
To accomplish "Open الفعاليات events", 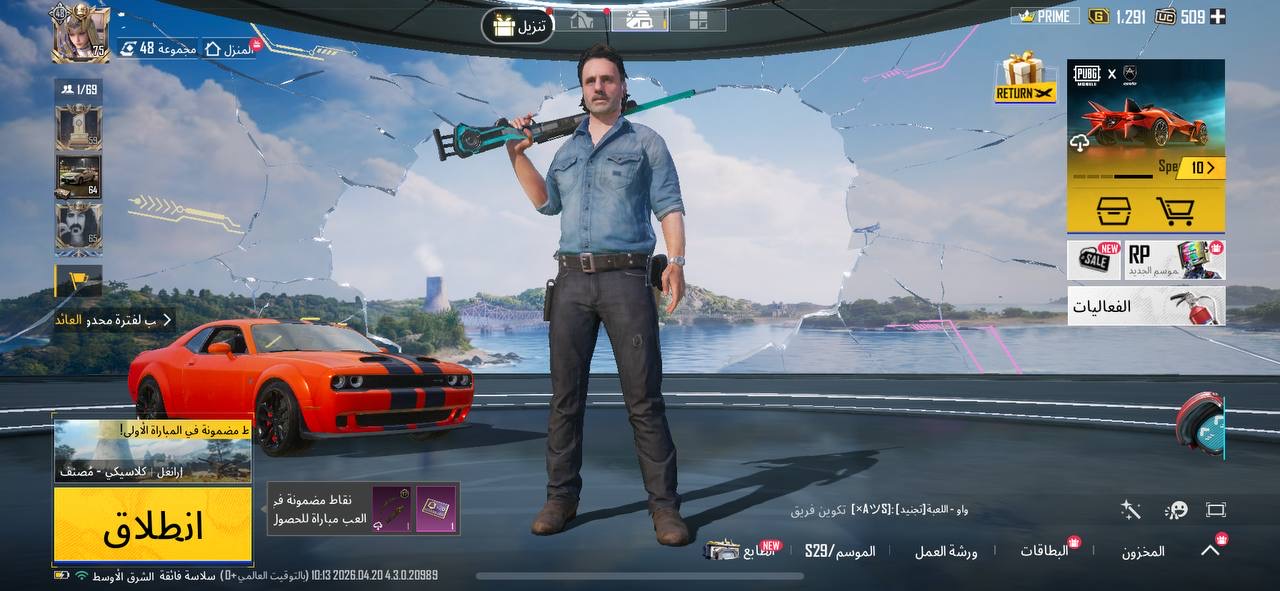I will pyautogui.click(x=1145, y=306).
